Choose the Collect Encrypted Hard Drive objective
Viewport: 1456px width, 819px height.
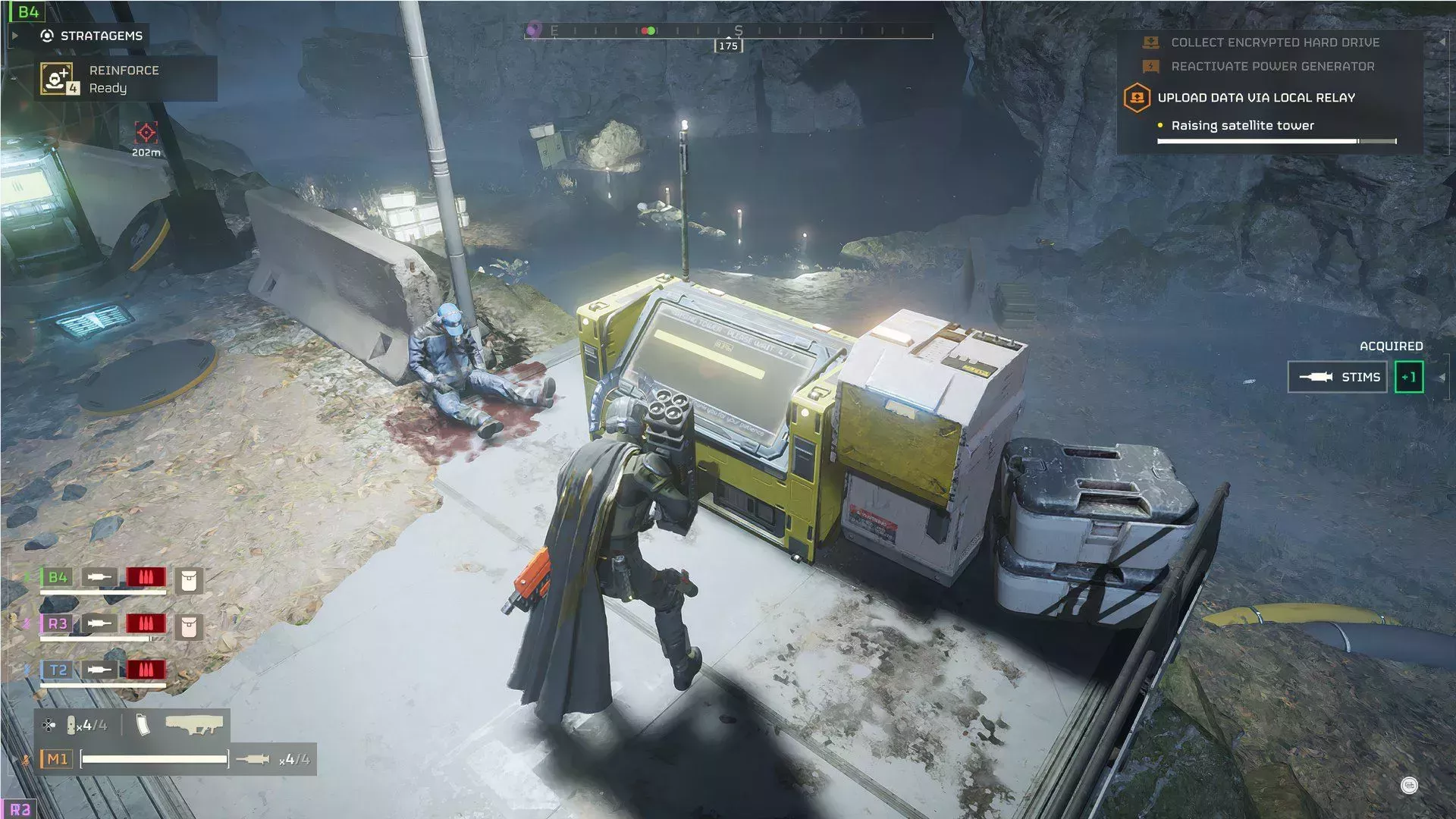pos(1274,42)
